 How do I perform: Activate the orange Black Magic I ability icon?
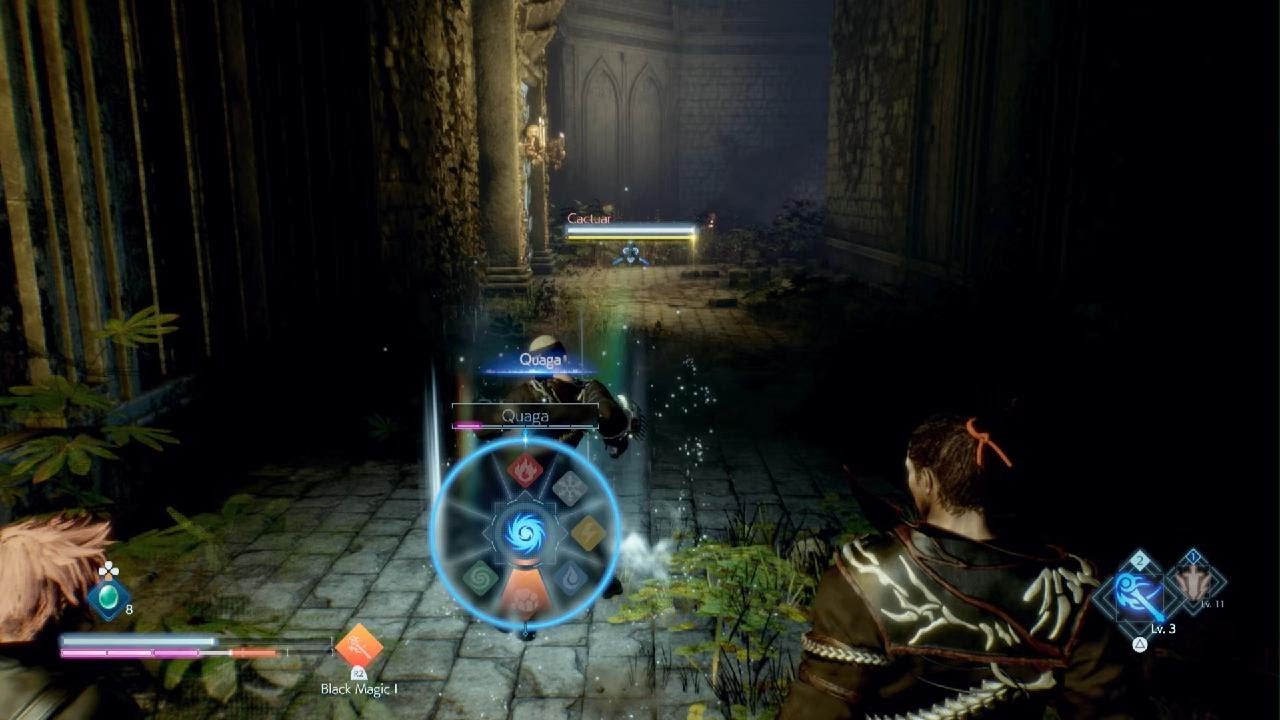point(358,647)
